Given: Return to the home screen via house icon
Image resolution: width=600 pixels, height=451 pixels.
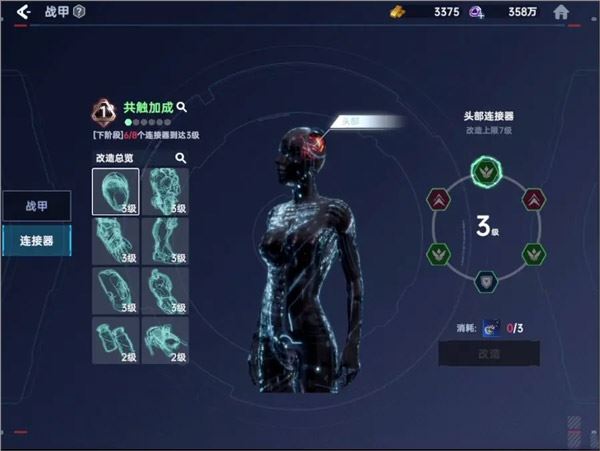Looking at the screenshot, I should tap(562, 12).
